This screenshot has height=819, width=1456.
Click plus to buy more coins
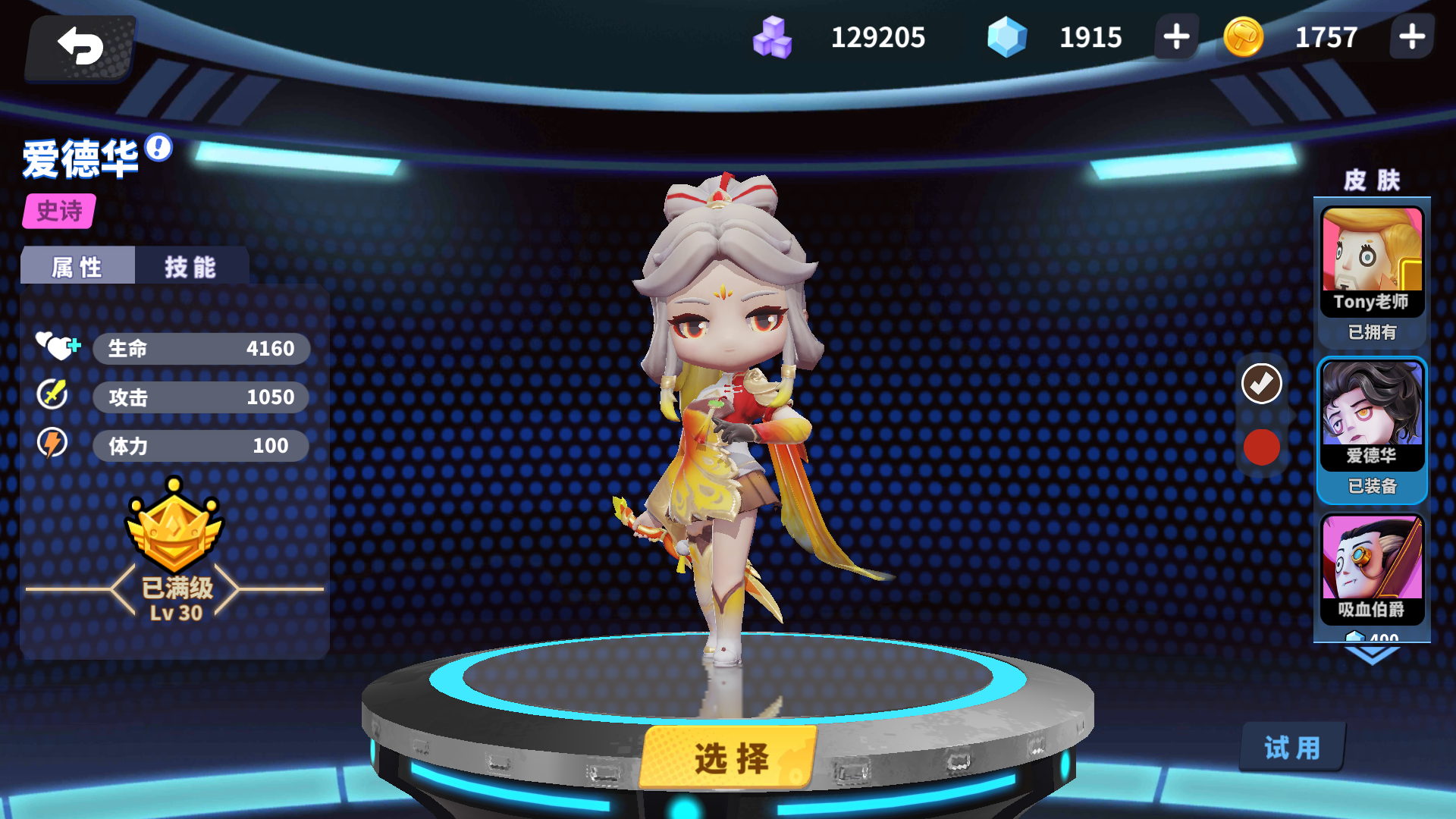click(x=1412, y=36)
